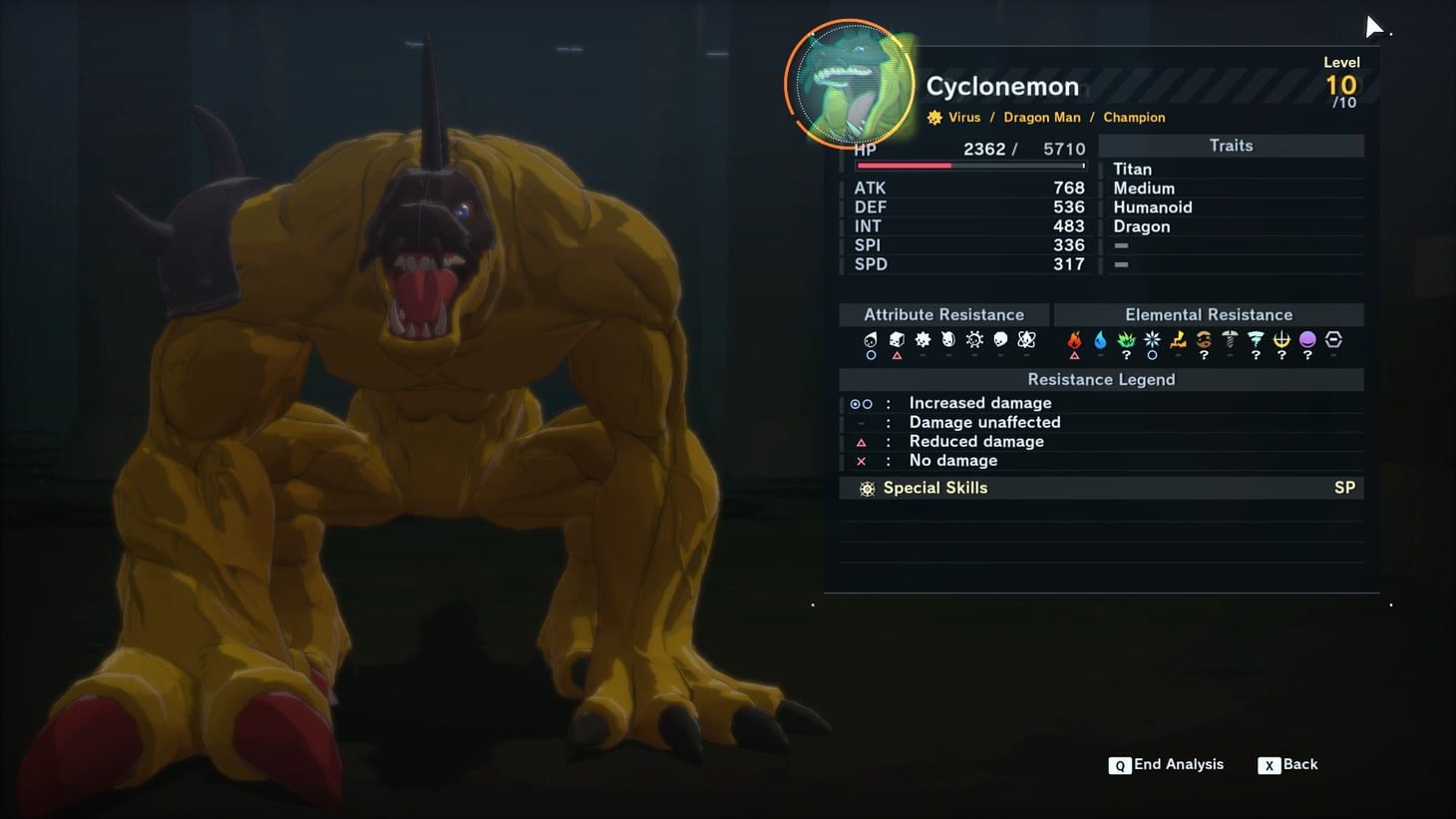Click the Special Skills gear icon
The height and width of the screenshot is (819, 1456).
[867, 488]
